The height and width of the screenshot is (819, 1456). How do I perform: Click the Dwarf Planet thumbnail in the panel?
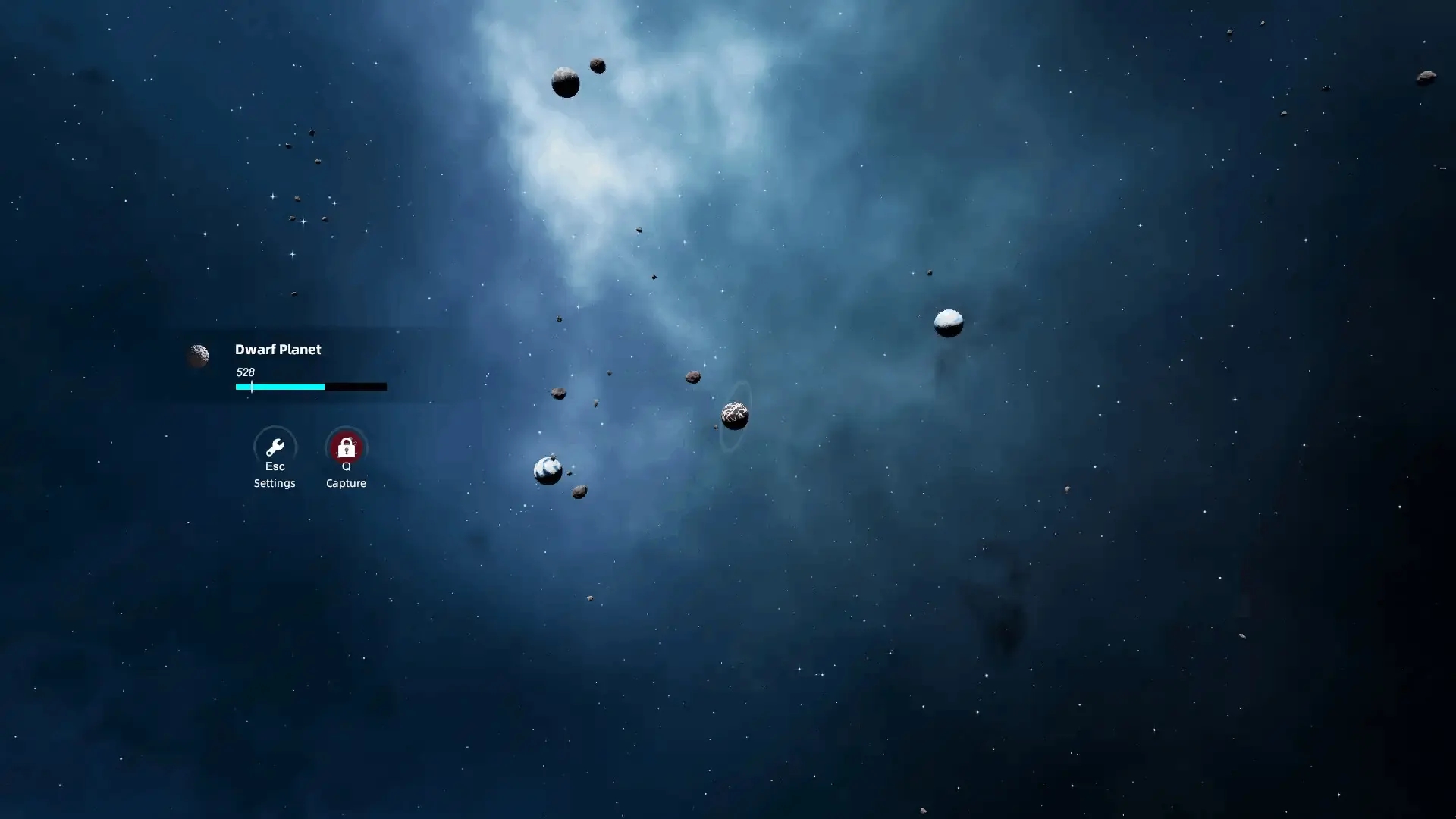tap(199, 356)
